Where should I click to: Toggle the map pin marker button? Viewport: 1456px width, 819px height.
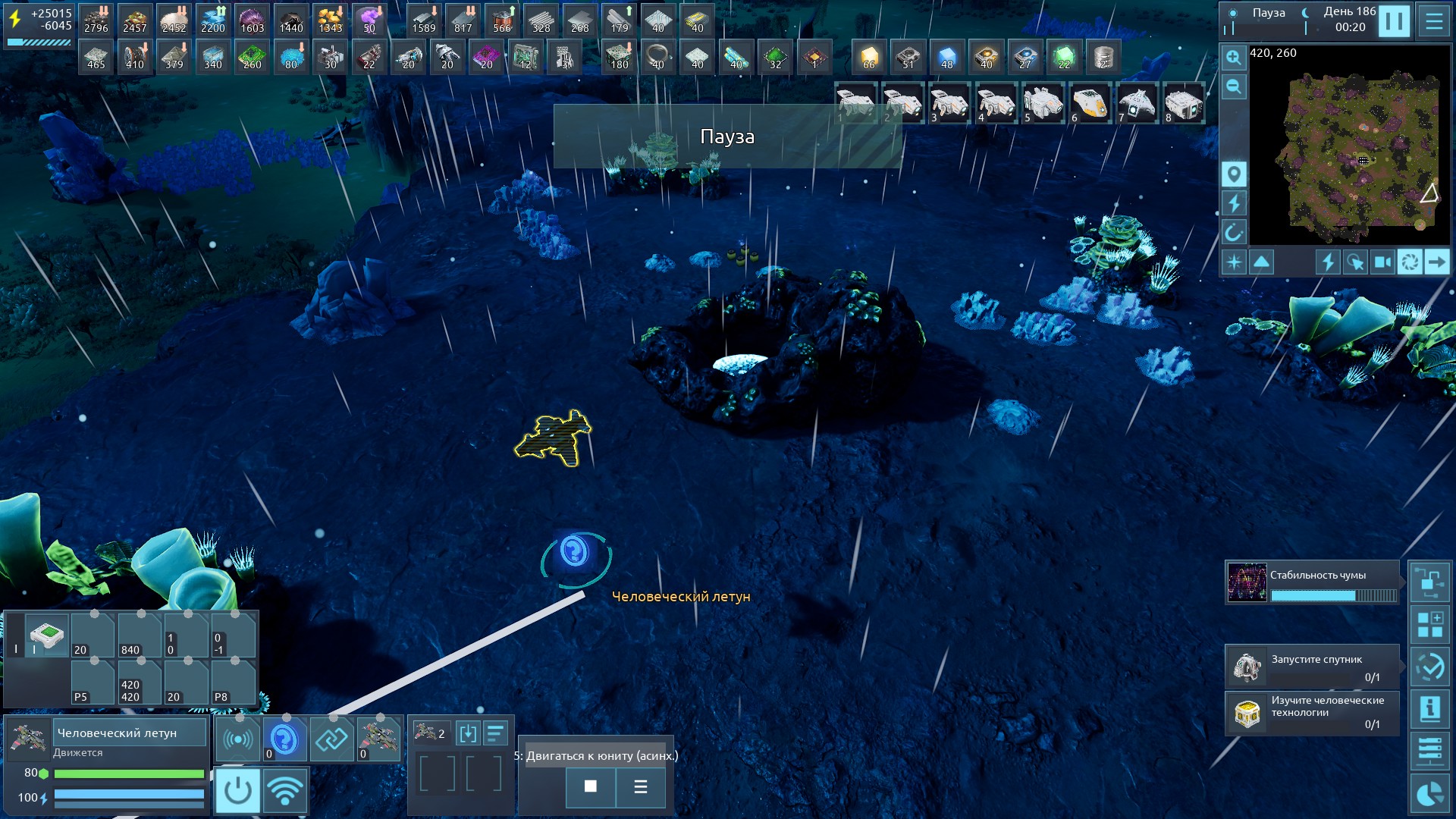pyautogui.click(x=1234, y=174)
